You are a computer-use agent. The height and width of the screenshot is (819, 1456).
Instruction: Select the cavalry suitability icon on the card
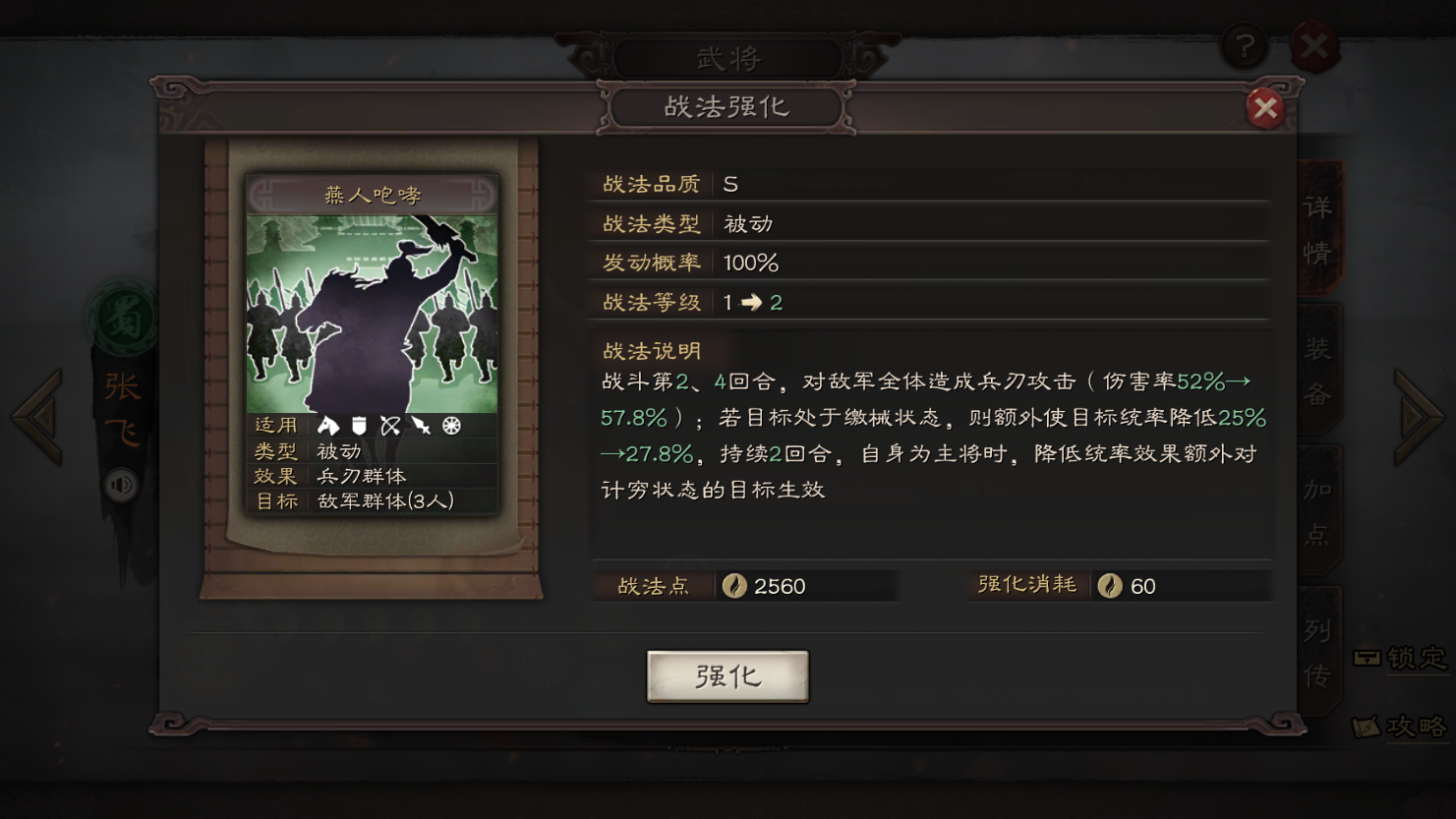click(x=328, y=426)
